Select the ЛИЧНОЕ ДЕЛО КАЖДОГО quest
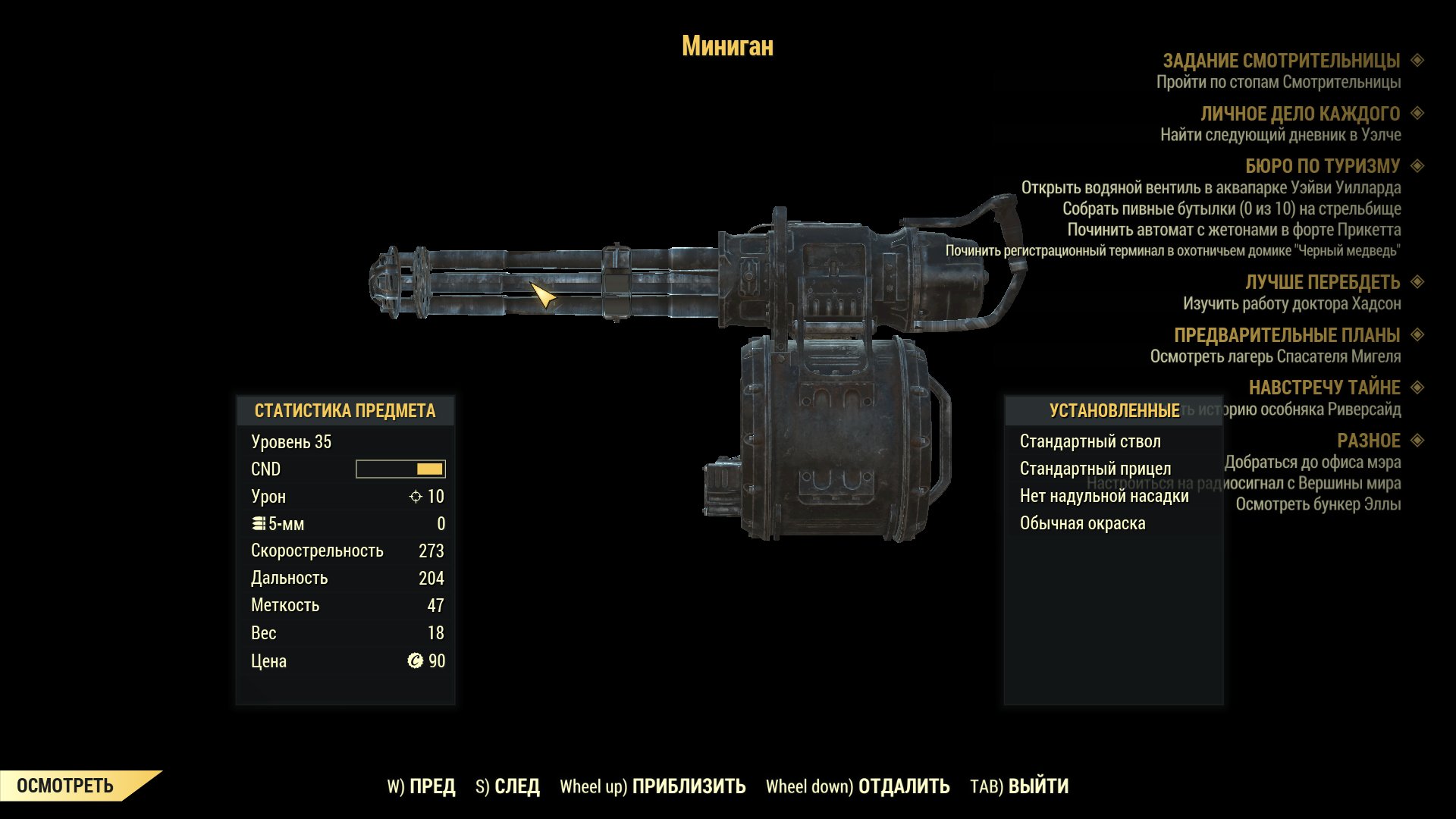Screen dimensions: 1456x819 coord(1300,114)
